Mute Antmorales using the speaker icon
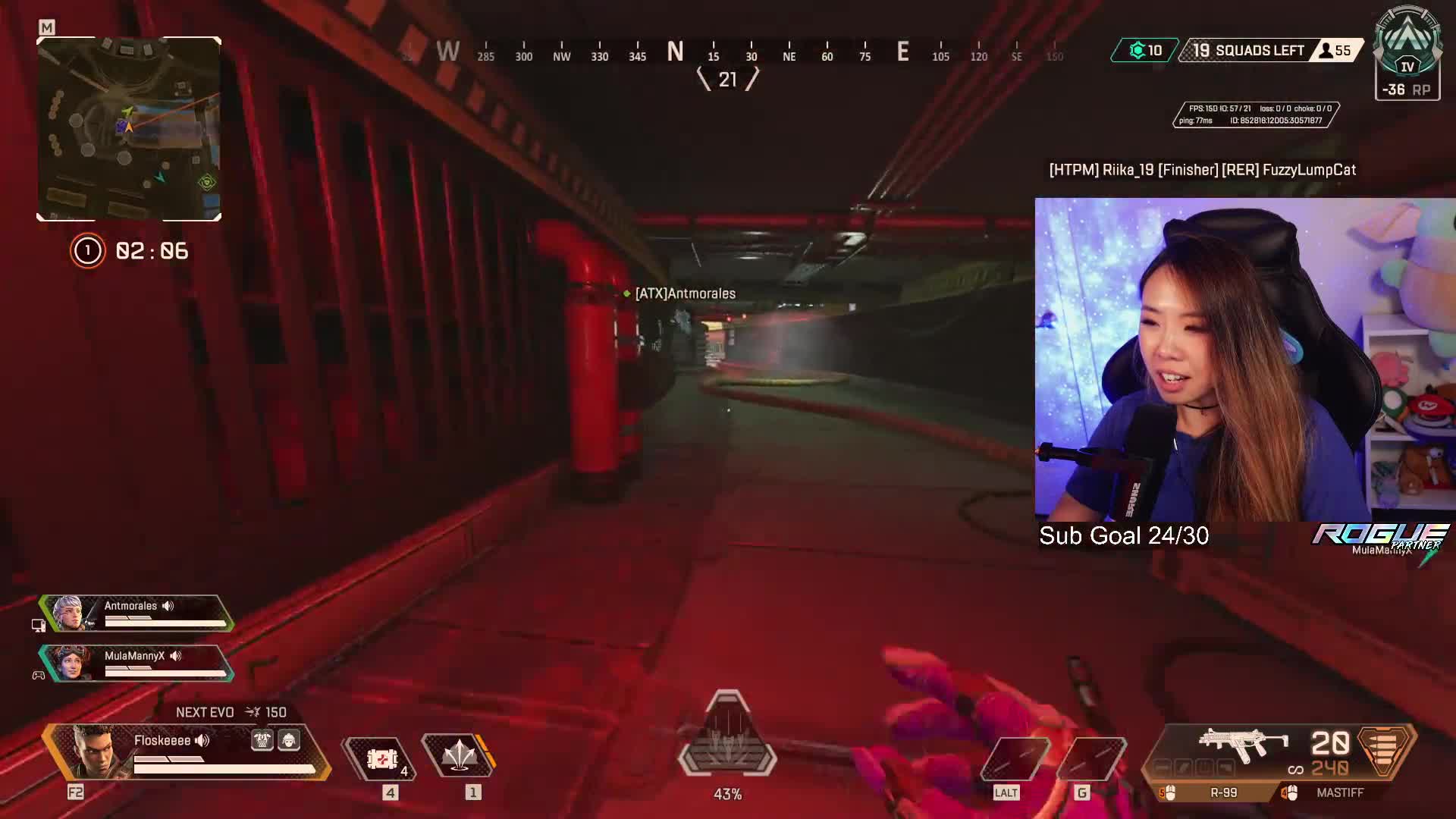This screenshot has width=1456, height=819. [168, 606]
